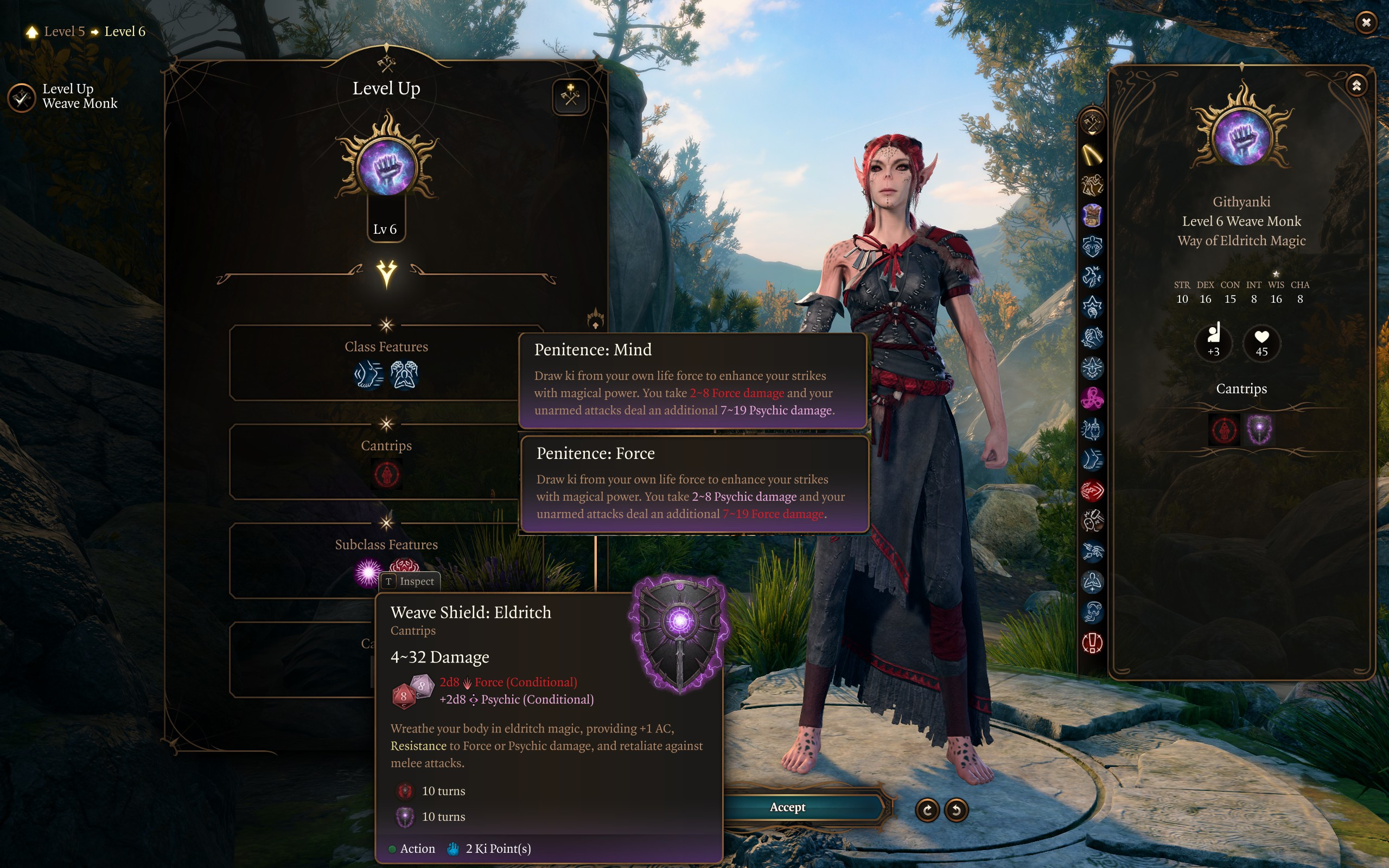This screenshot has width=1389, height=868.
Task: Collapse the character summary panel
Action: (1356, 86)
